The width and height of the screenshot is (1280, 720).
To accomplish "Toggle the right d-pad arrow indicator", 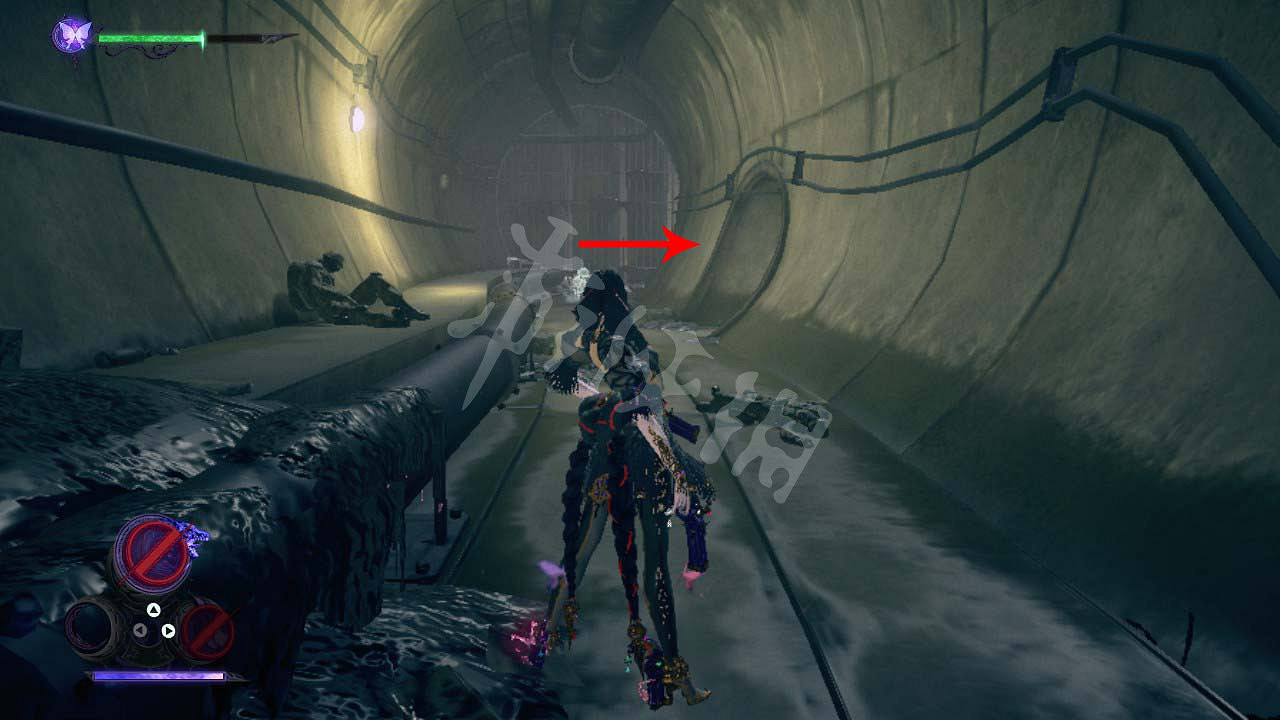I will tap(167, 630).
